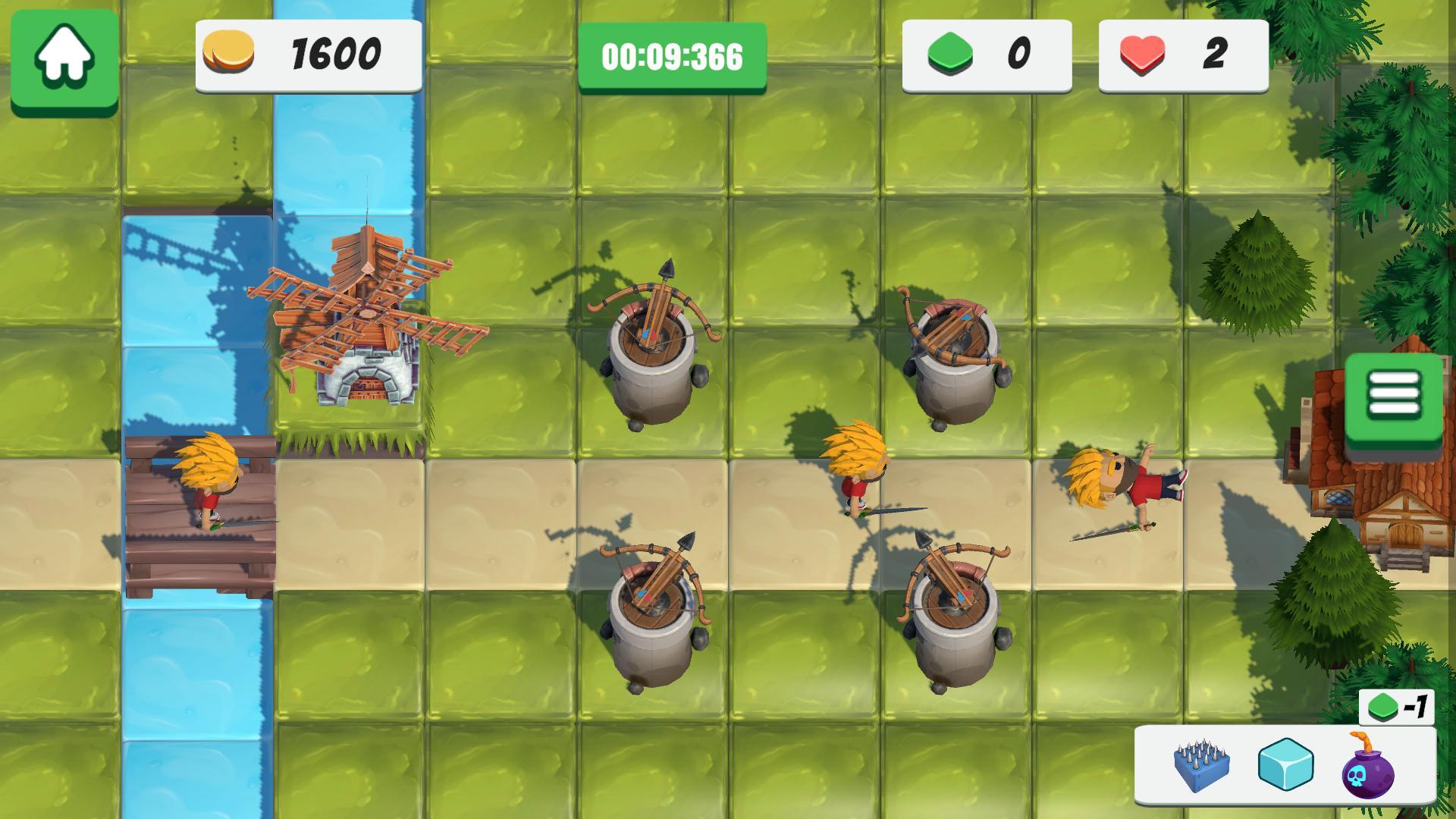Click the coin counter showing 1600
The width and height of the screenshot is (1456, 819).
(334, 53)
